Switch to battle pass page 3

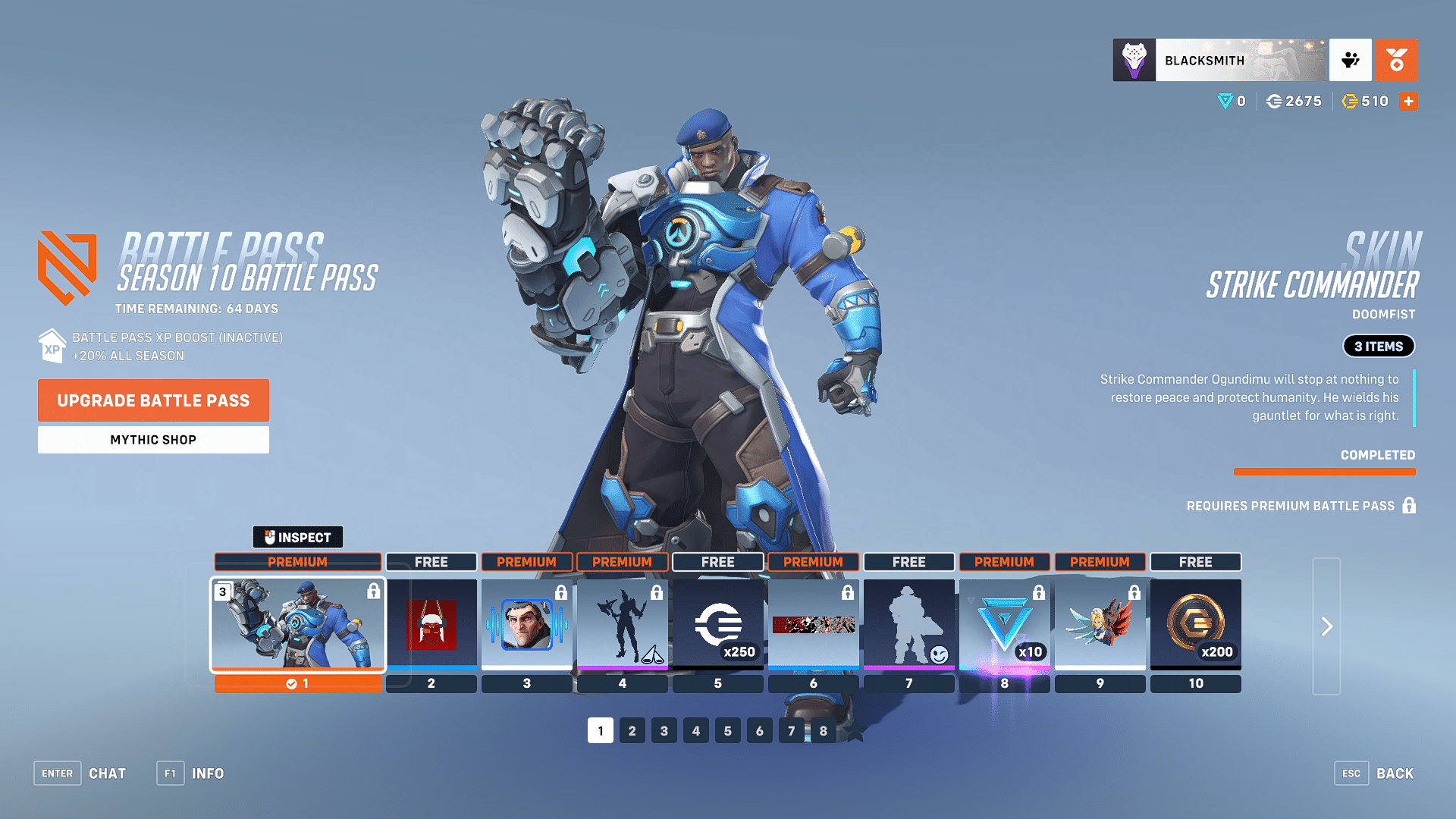(664, 730)
